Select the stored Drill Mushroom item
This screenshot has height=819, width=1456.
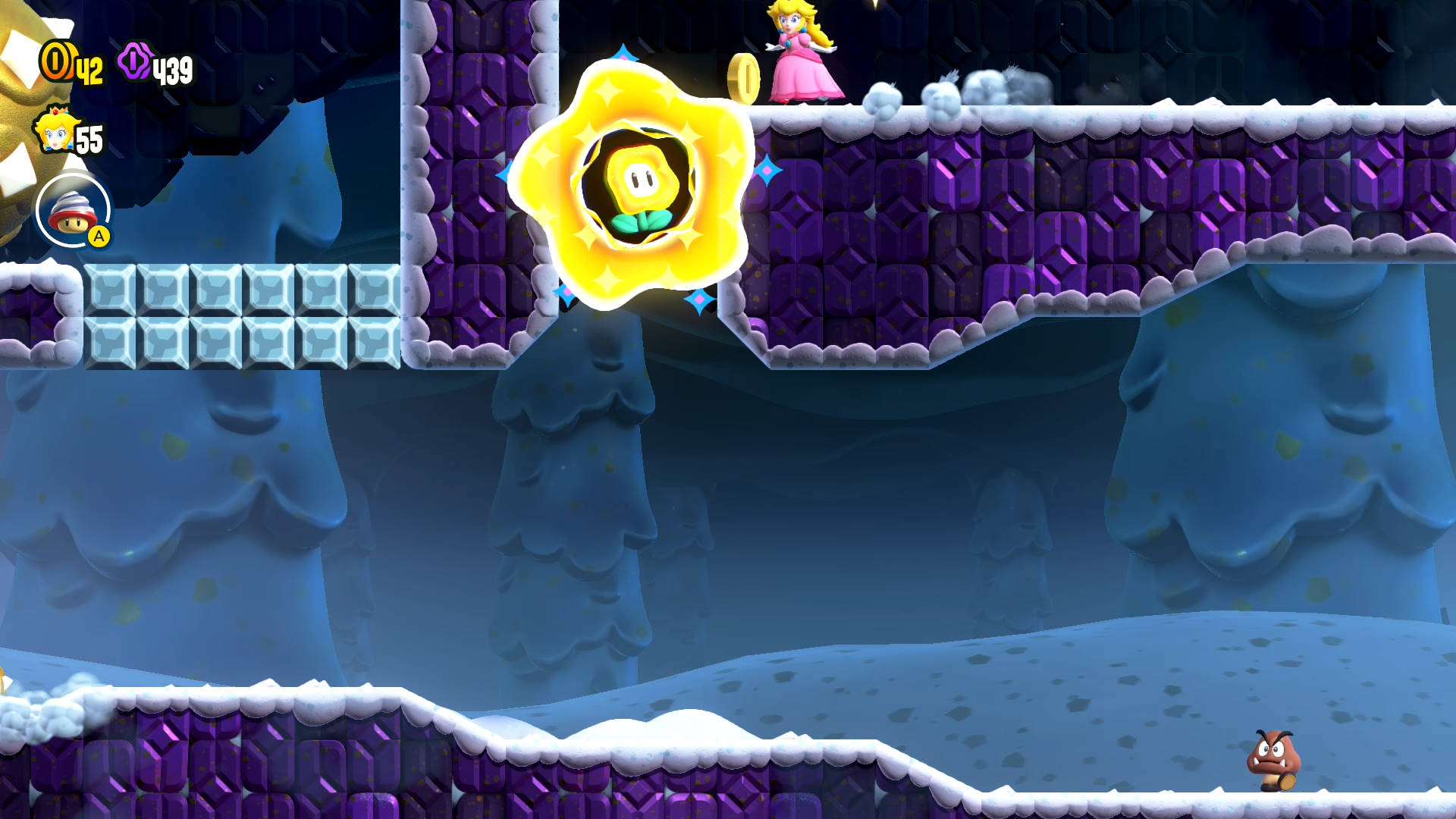[x=73, y=211]
